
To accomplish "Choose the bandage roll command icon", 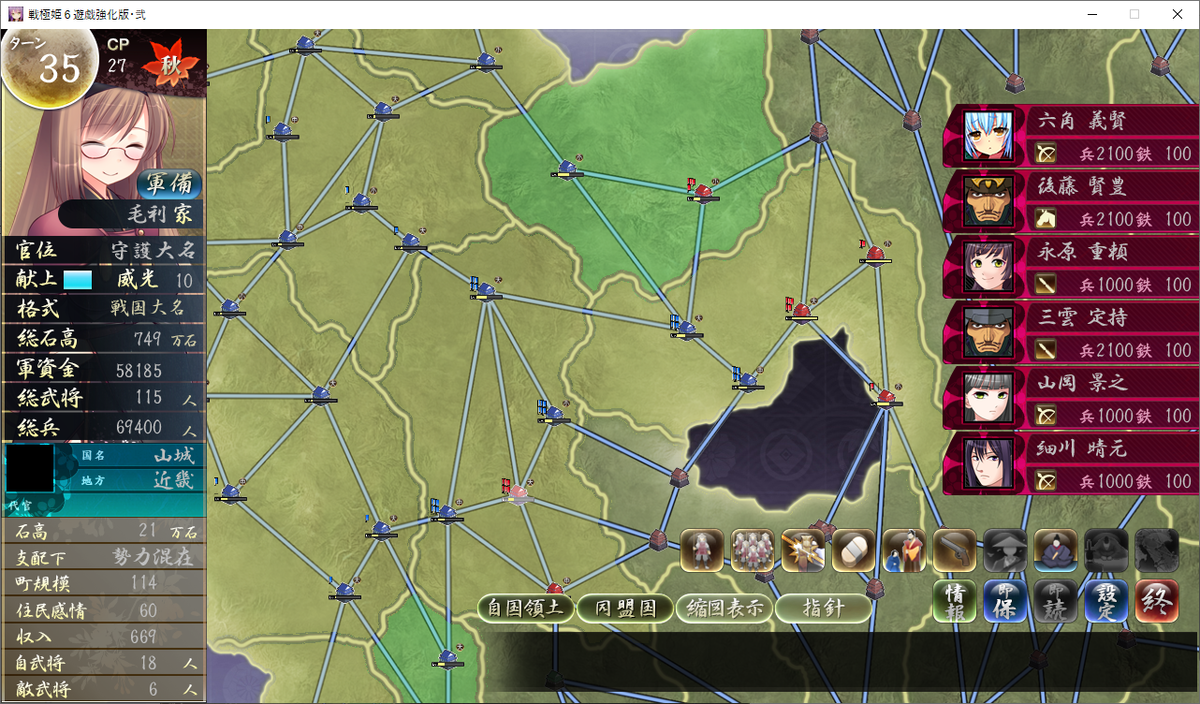I will [853, 551].
